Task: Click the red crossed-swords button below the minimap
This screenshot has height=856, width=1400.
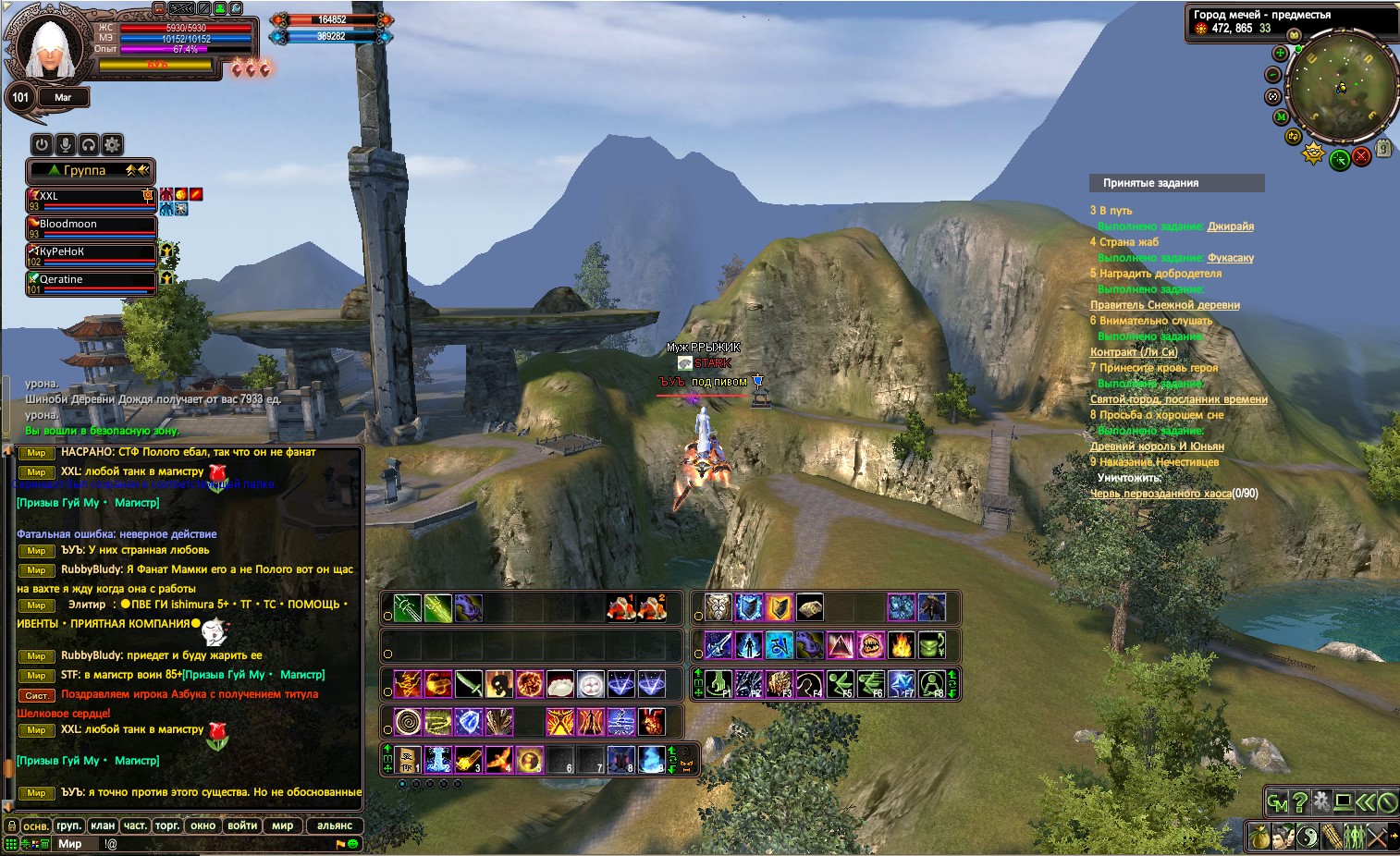Action: (1361, 157)
